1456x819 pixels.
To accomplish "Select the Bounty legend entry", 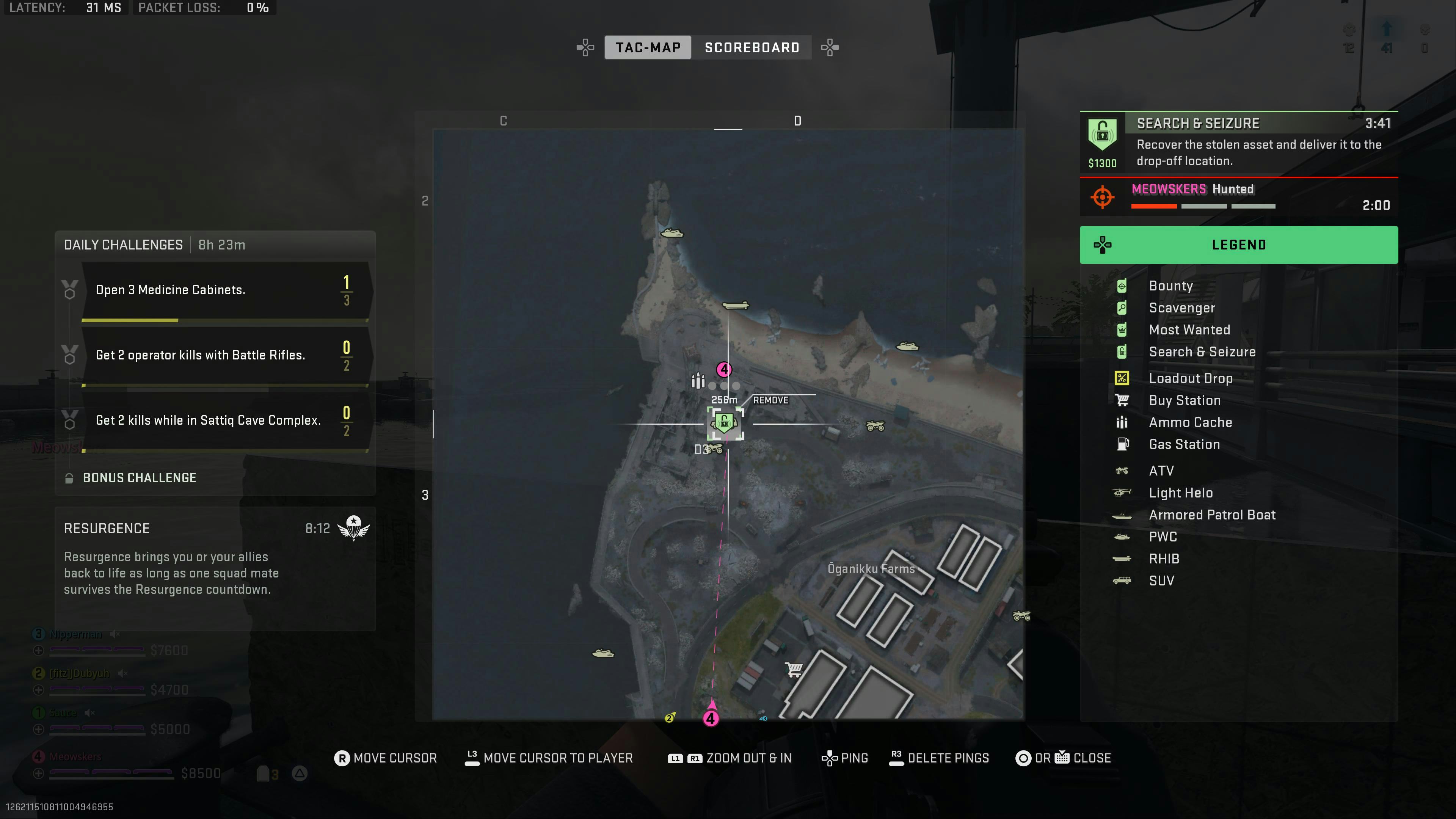I will [x=1170, y=286].
